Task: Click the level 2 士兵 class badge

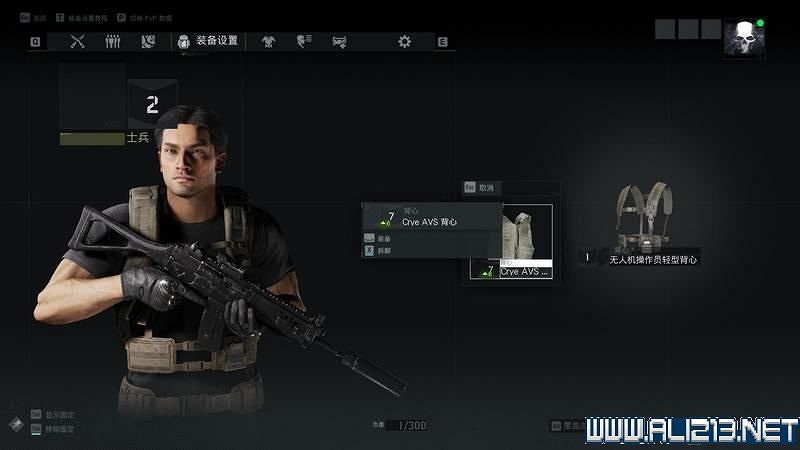Action: pyautogui.click(x=152, y=105)
